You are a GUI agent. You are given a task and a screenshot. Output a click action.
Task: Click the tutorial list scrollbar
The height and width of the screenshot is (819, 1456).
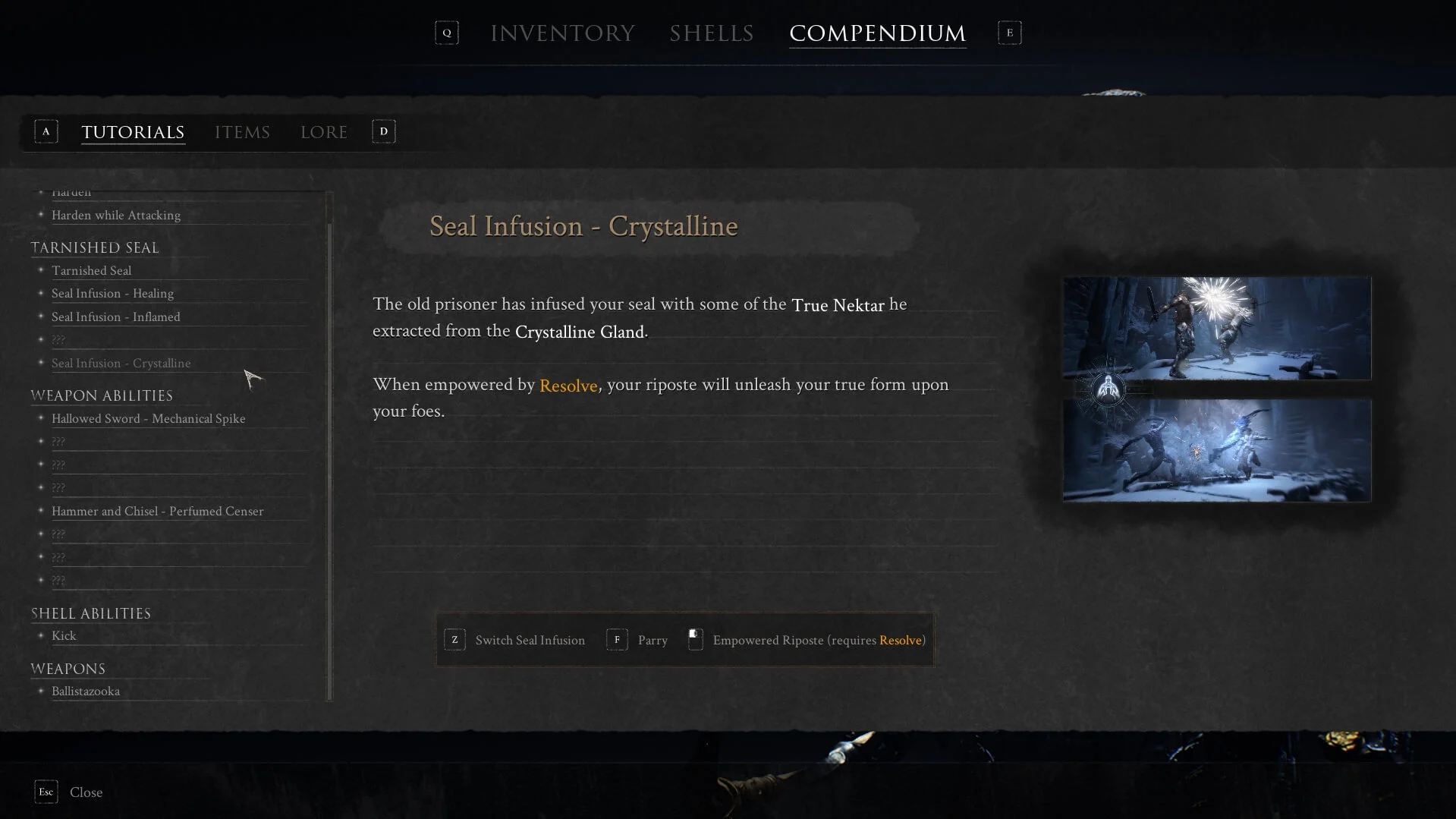pos(329,455)
